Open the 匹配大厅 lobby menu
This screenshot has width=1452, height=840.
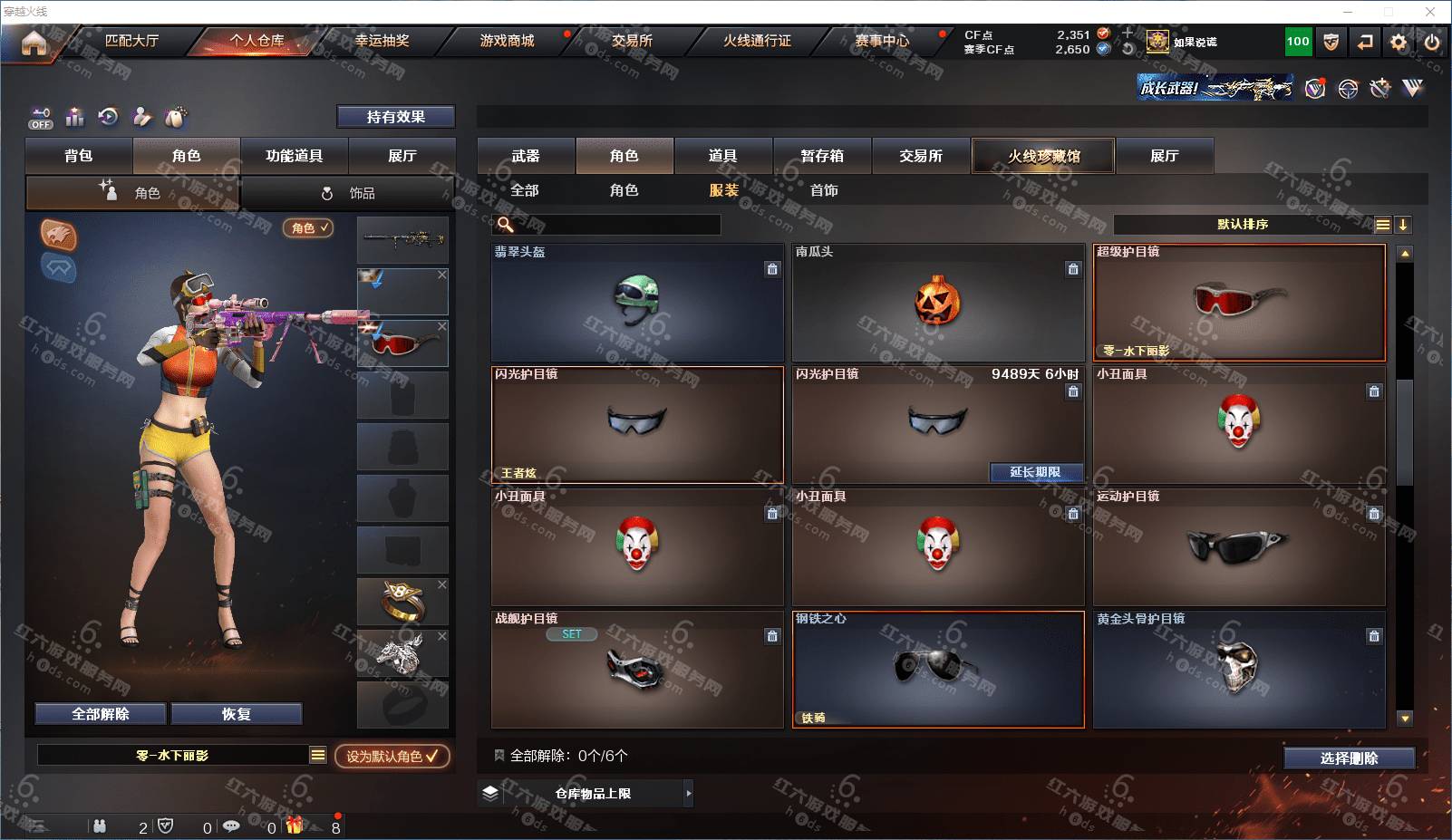click(x=131, y=41)
